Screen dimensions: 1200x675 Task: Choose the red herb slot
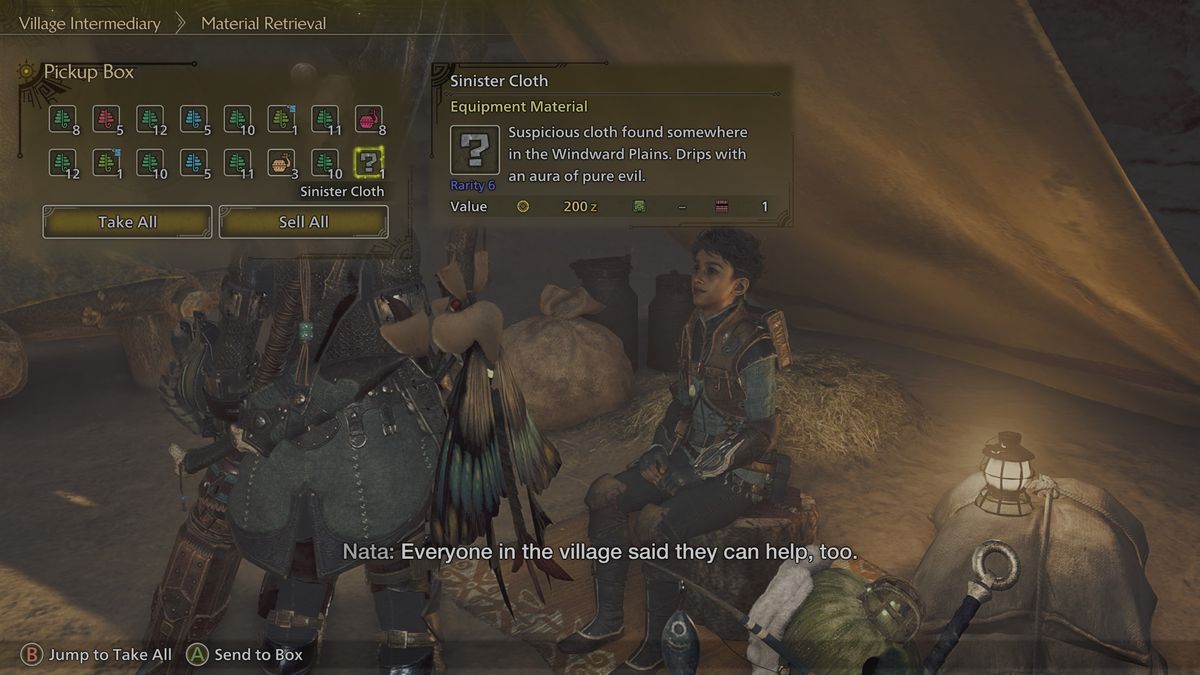[x=106, y=119]
